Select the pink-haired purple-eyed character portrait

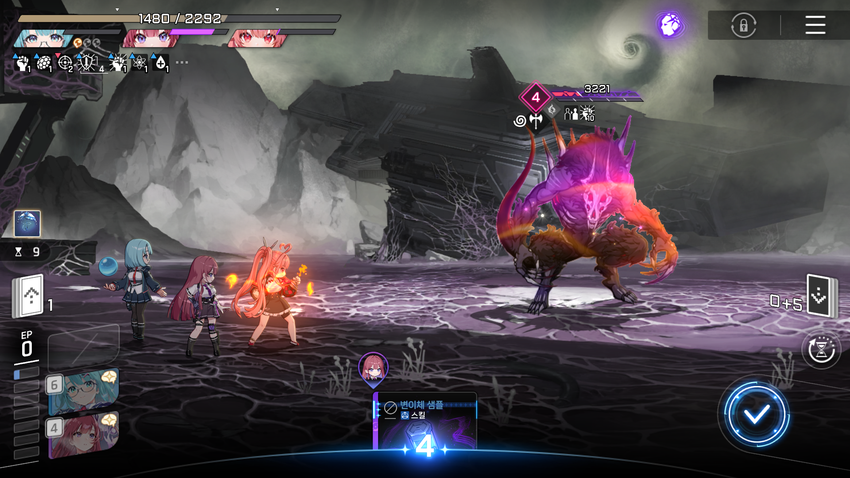click(x=148, y=39)
